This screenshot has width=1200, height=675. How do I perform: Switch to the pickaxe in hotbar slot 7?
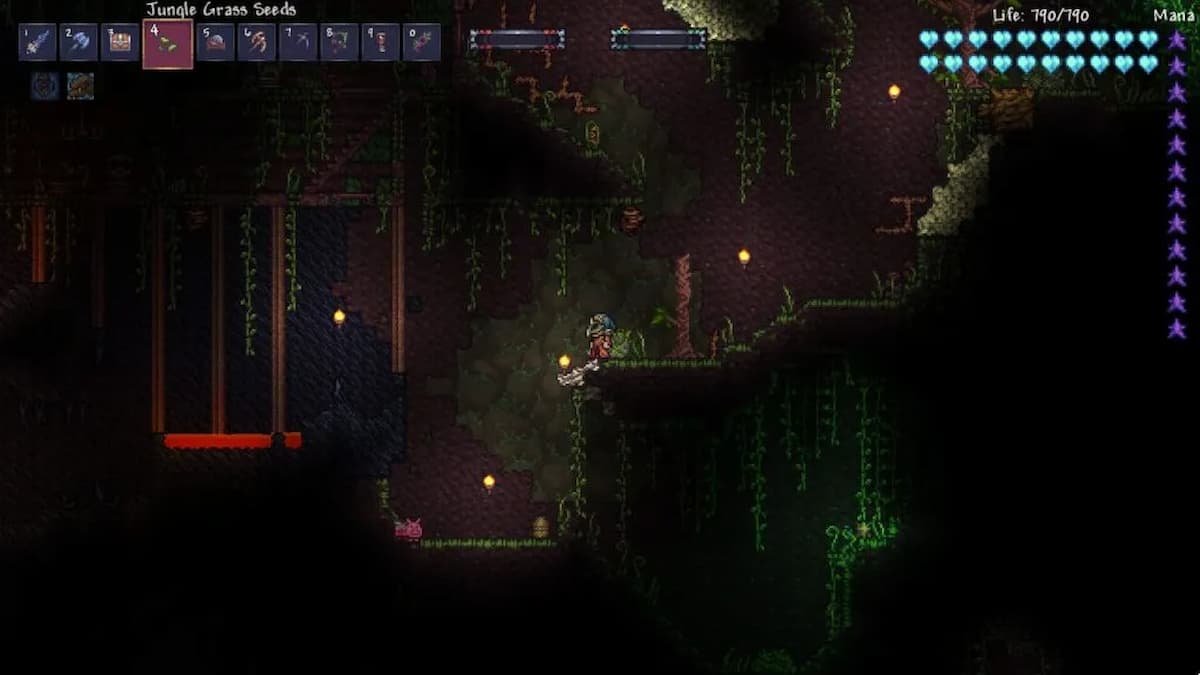click(298, 43)
